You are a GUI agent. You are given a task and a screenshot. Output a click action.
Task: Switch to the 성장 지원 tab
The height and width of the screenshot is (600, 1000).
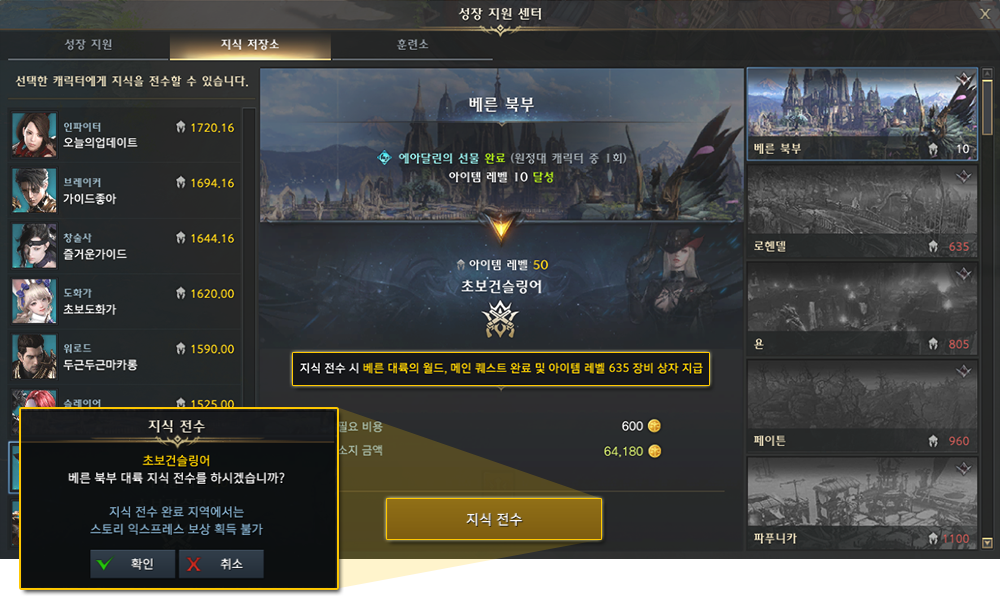click(x=88, y=45)
